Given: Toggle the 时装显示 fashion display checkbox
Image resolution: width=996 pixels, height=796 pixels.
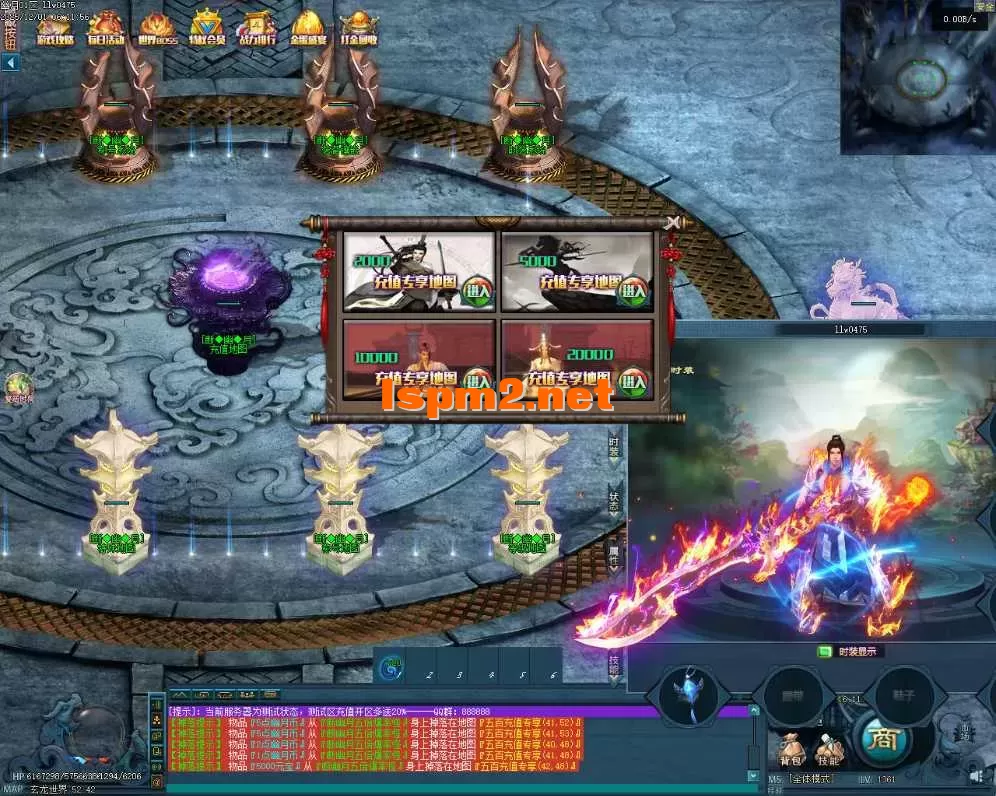Looking at the screenshot, I should click(826, 651).
